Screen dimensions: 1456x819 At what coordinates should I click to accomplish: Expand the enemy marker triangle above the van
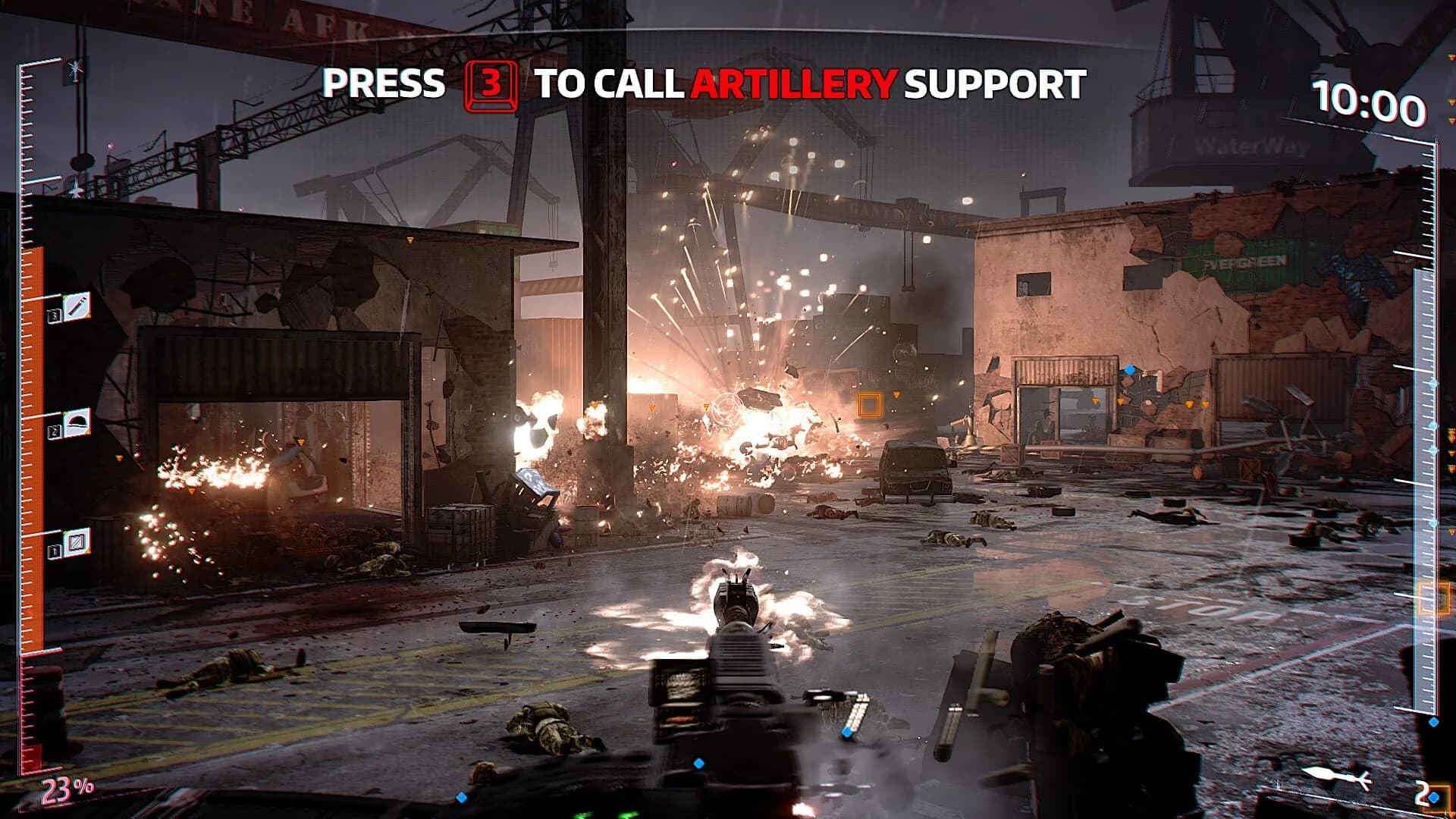pos(896,394)
